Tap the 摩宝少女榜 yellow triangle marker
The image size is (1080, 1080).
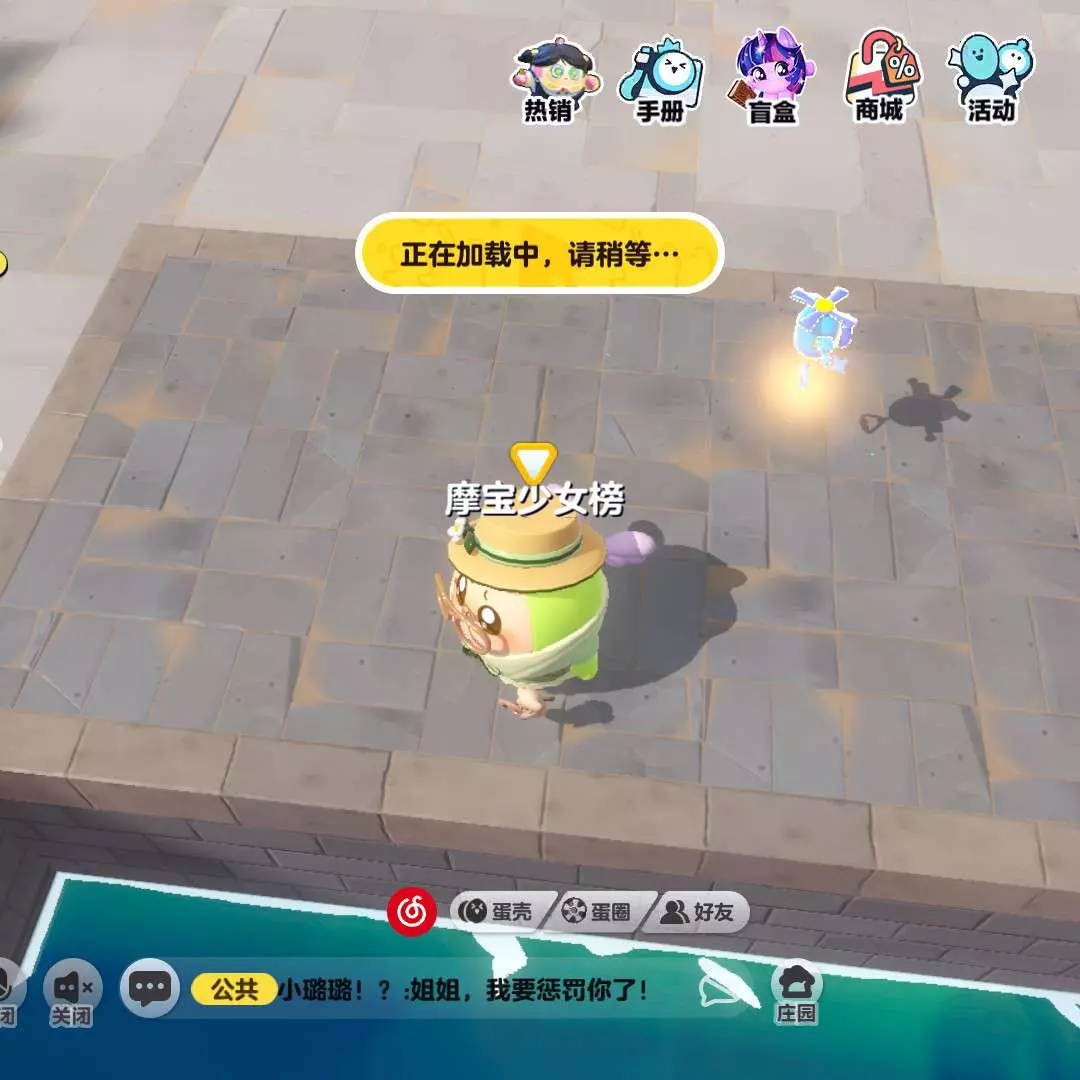pyautogui.click(x=532, y=463)
